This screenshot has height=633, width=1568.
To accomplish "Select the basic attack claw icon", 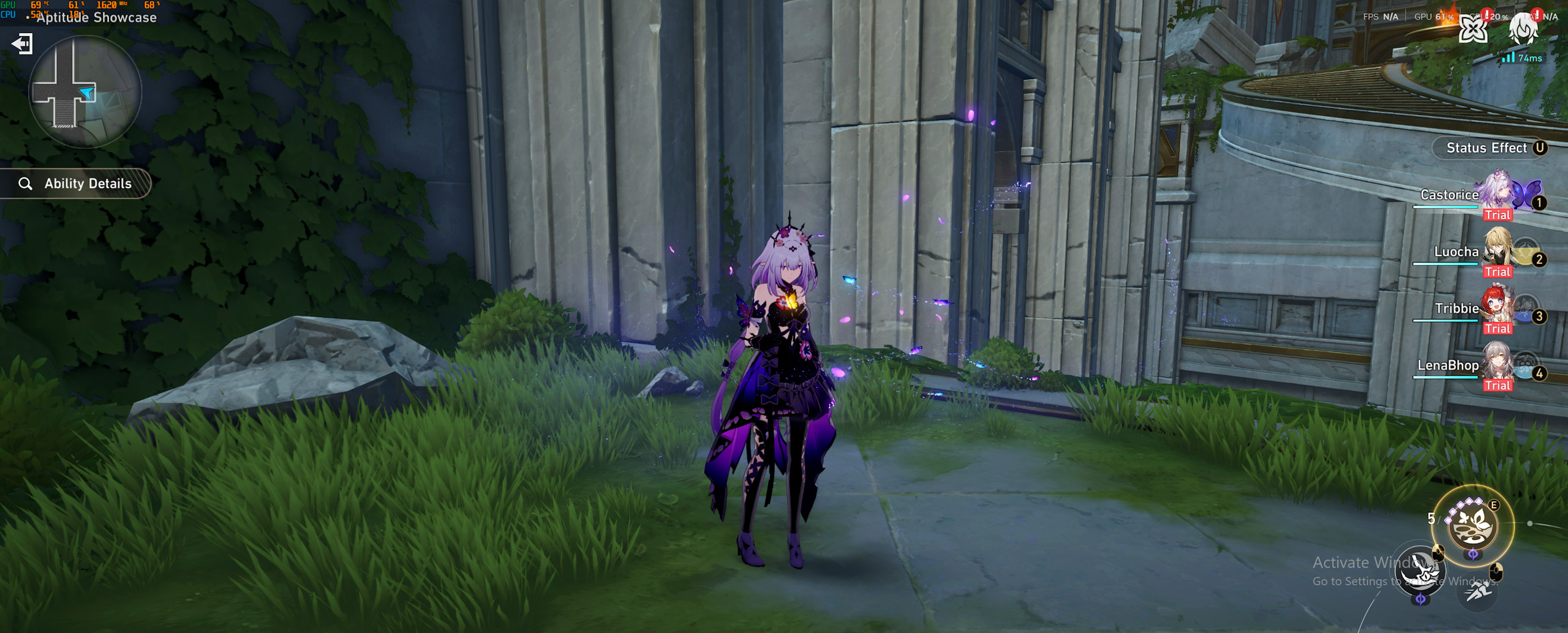I will [x=1421, y=572].
